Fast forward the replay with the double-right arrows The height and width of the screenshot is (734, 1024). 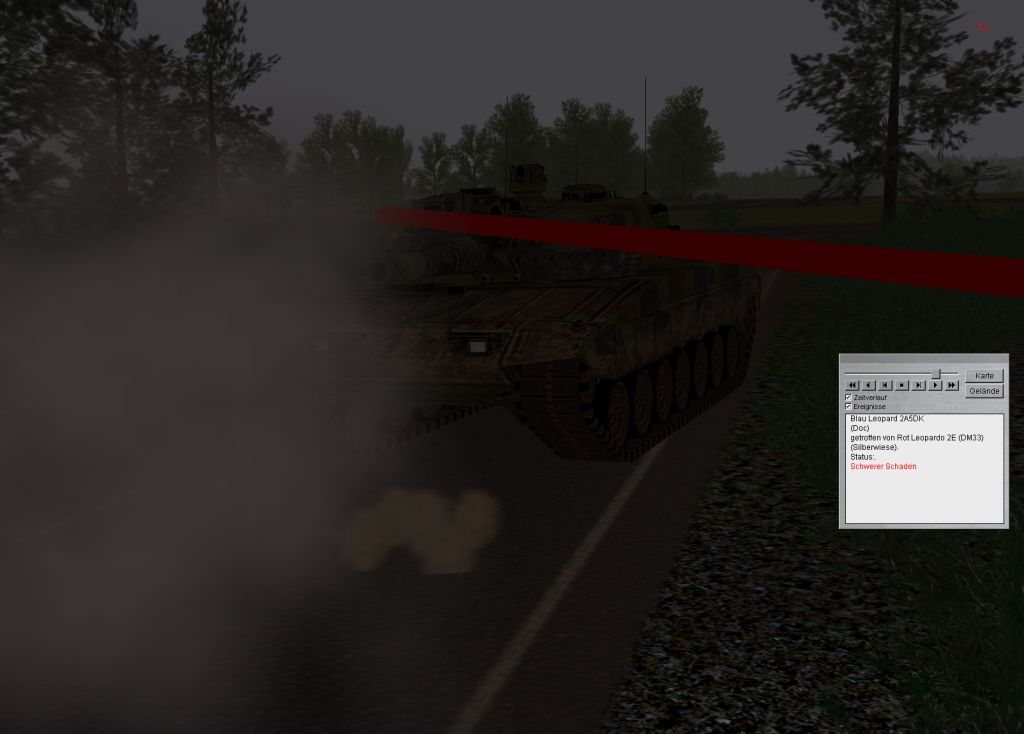click(x=952, y=385)
